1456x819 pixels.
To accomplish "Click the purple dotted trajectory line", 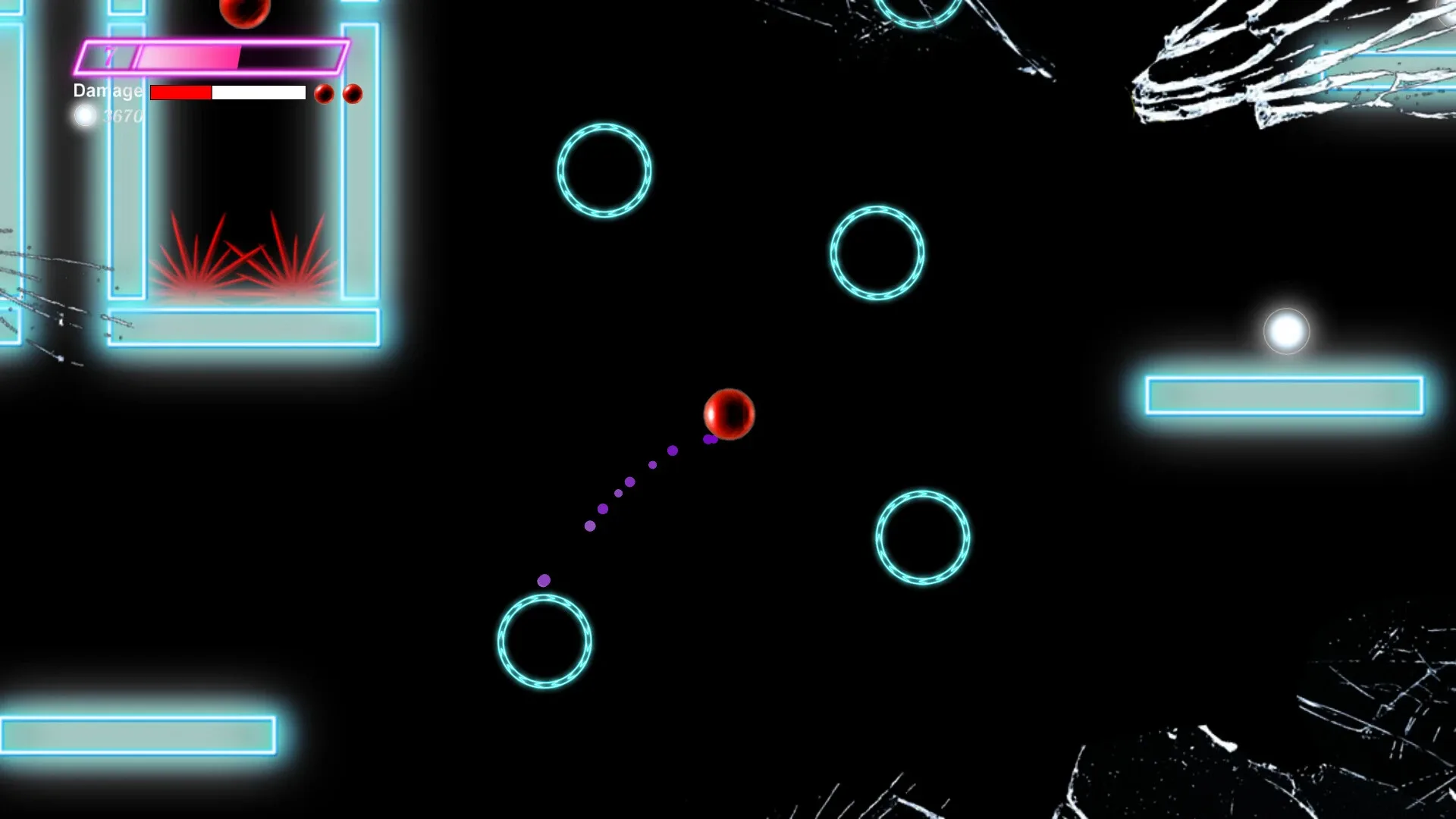I will pyautogui.click(x=629, y=482).
